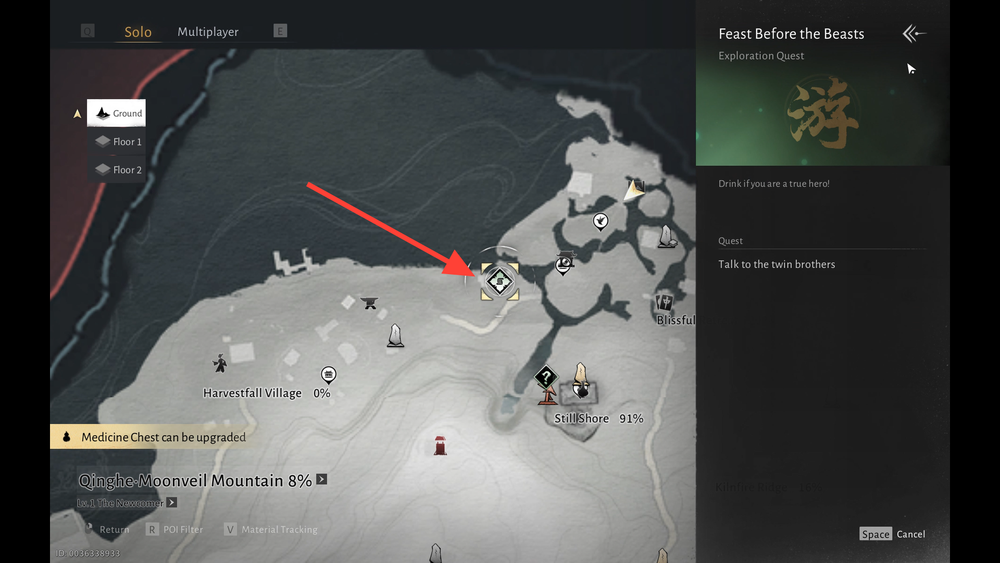The width and height of the screenshot is (1000, 563).
Task: Cancel the quest tracking selection
Action: [x=893, y=534]
